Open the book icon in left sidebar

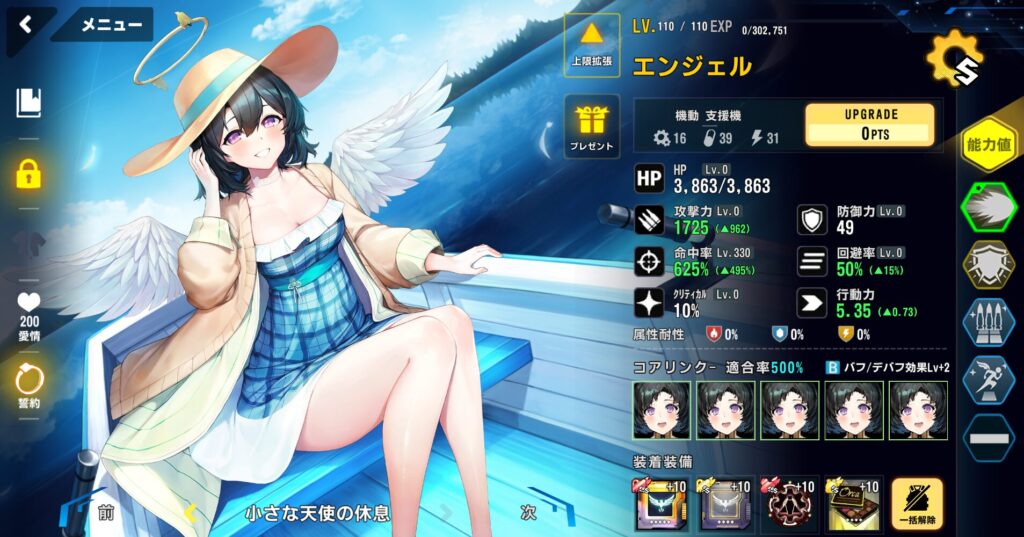(29, 102)
